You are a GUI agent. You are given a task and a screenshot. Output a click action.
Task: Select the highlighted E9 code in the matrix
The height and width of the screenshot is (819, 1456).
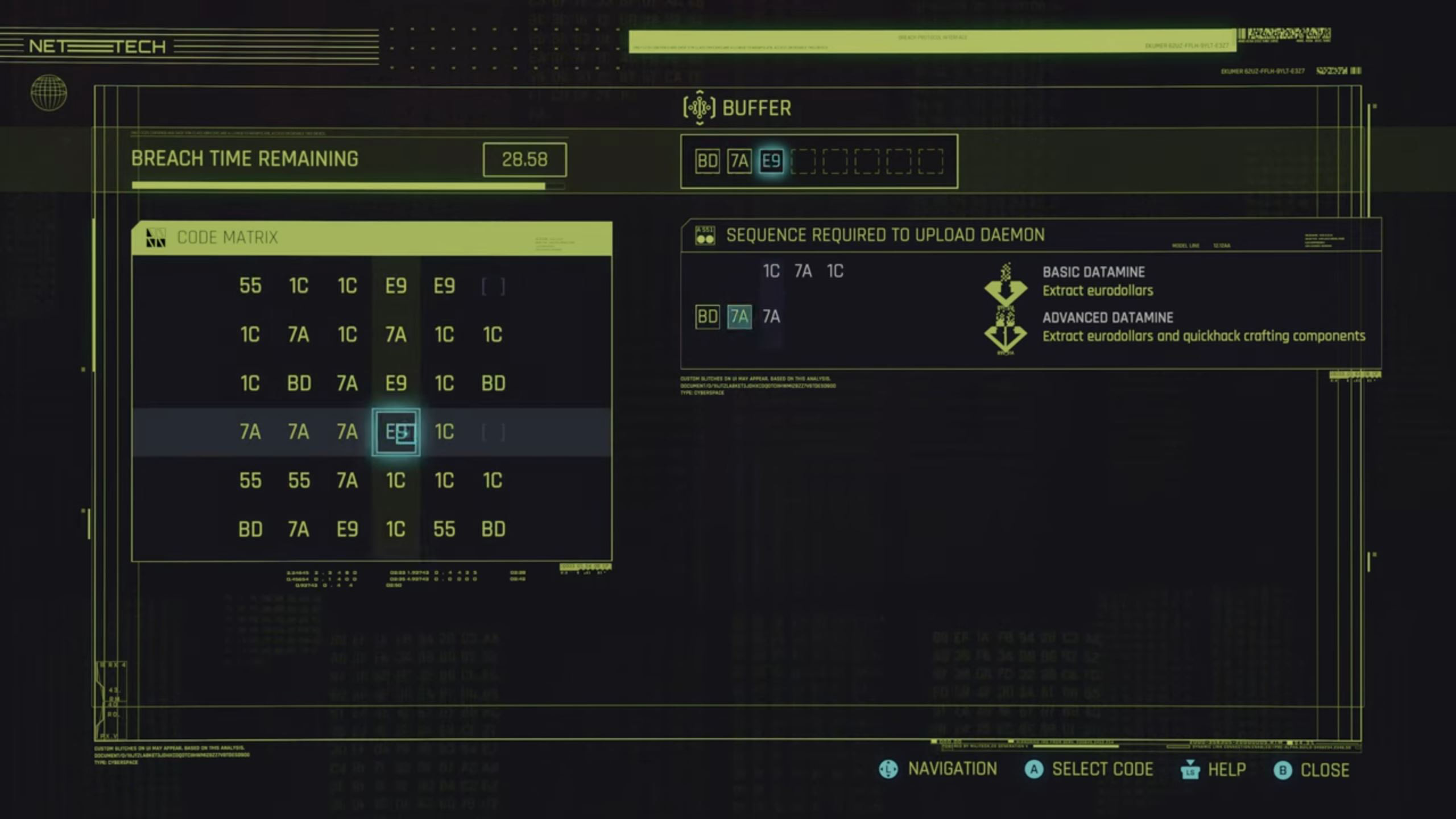(396, 432)
